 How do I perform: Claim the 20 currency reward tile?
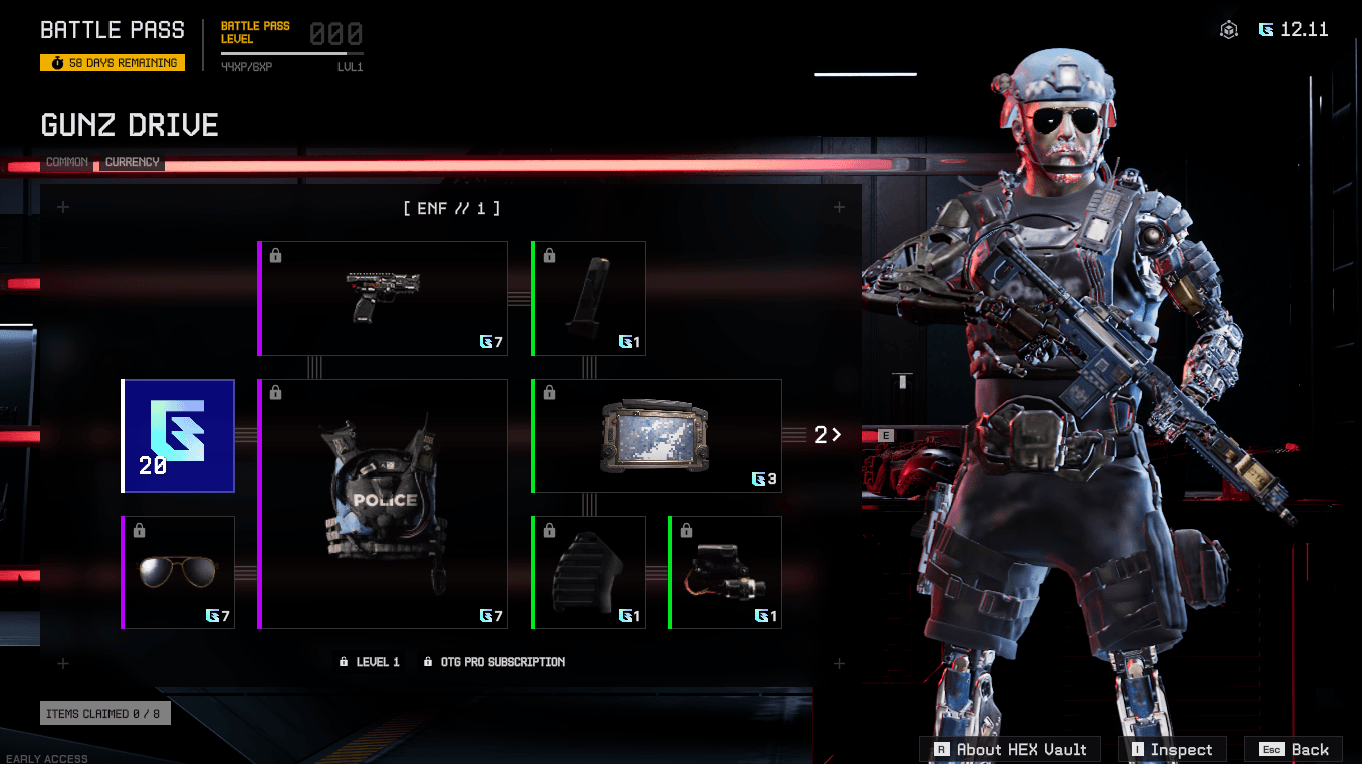tap(179, 436)
